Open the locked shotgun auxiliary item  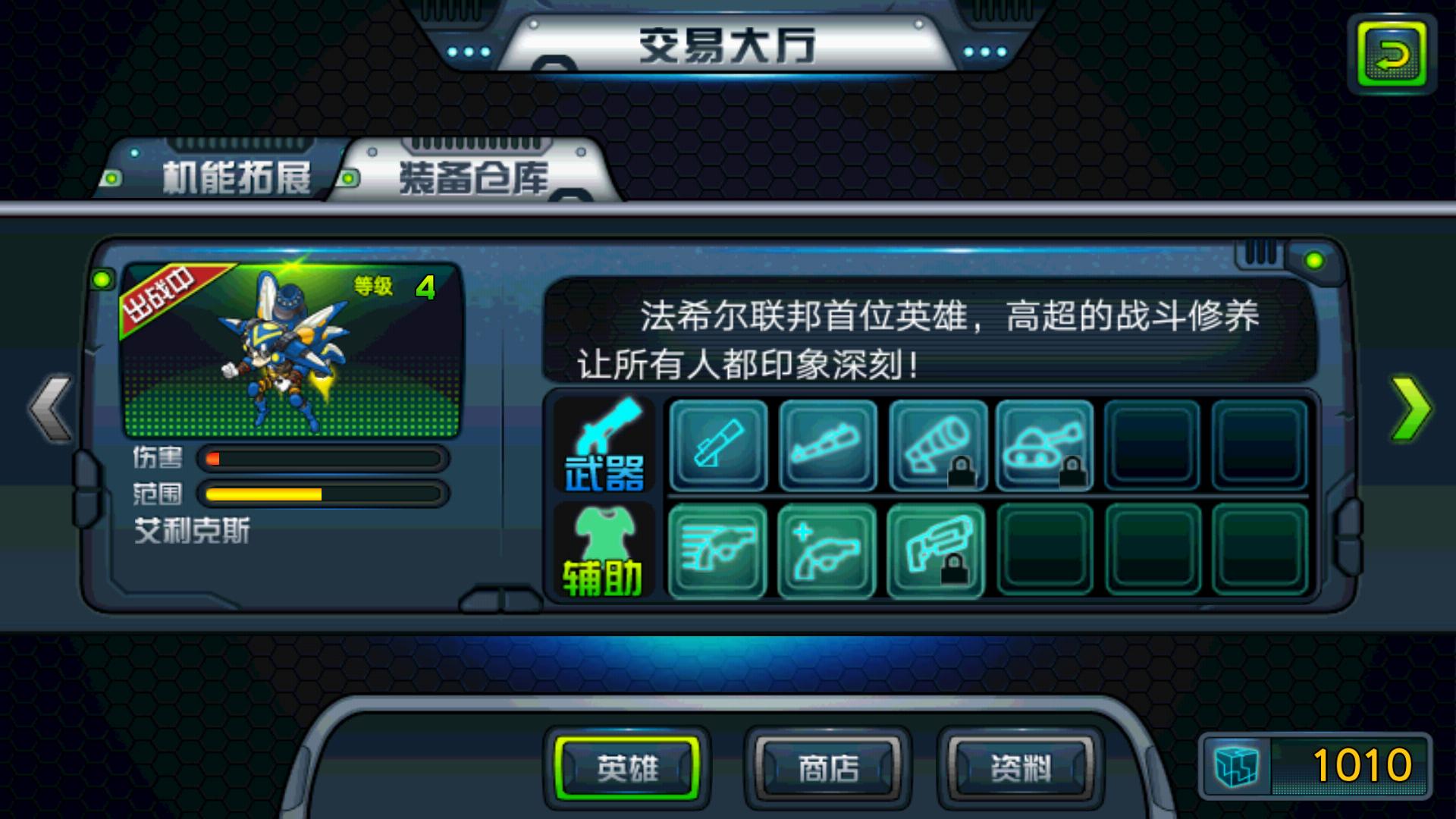[x=937, y=552]
